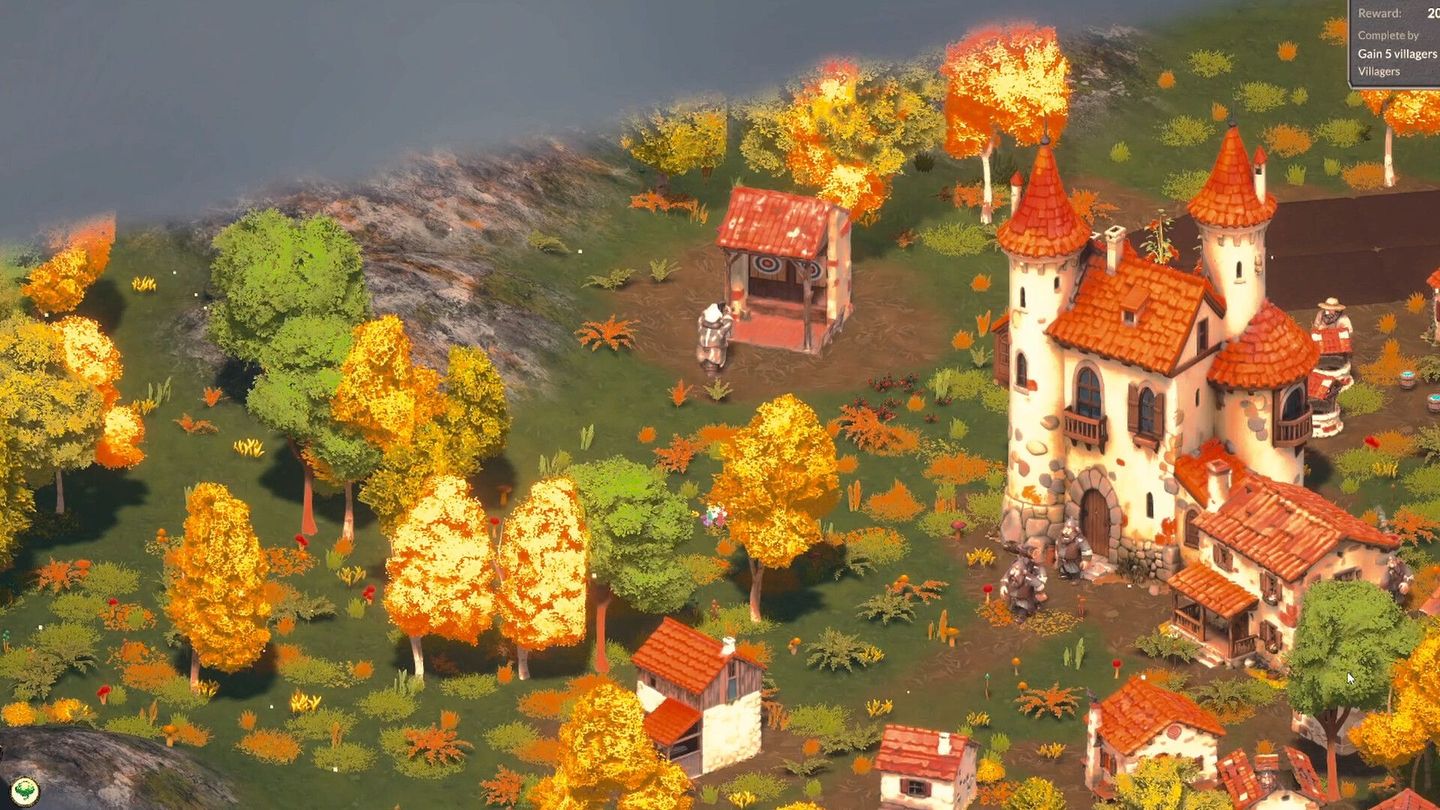1440x810 pixels.
Task: Click the 'Complete by' line of the quest
Action: point(1390,35)
